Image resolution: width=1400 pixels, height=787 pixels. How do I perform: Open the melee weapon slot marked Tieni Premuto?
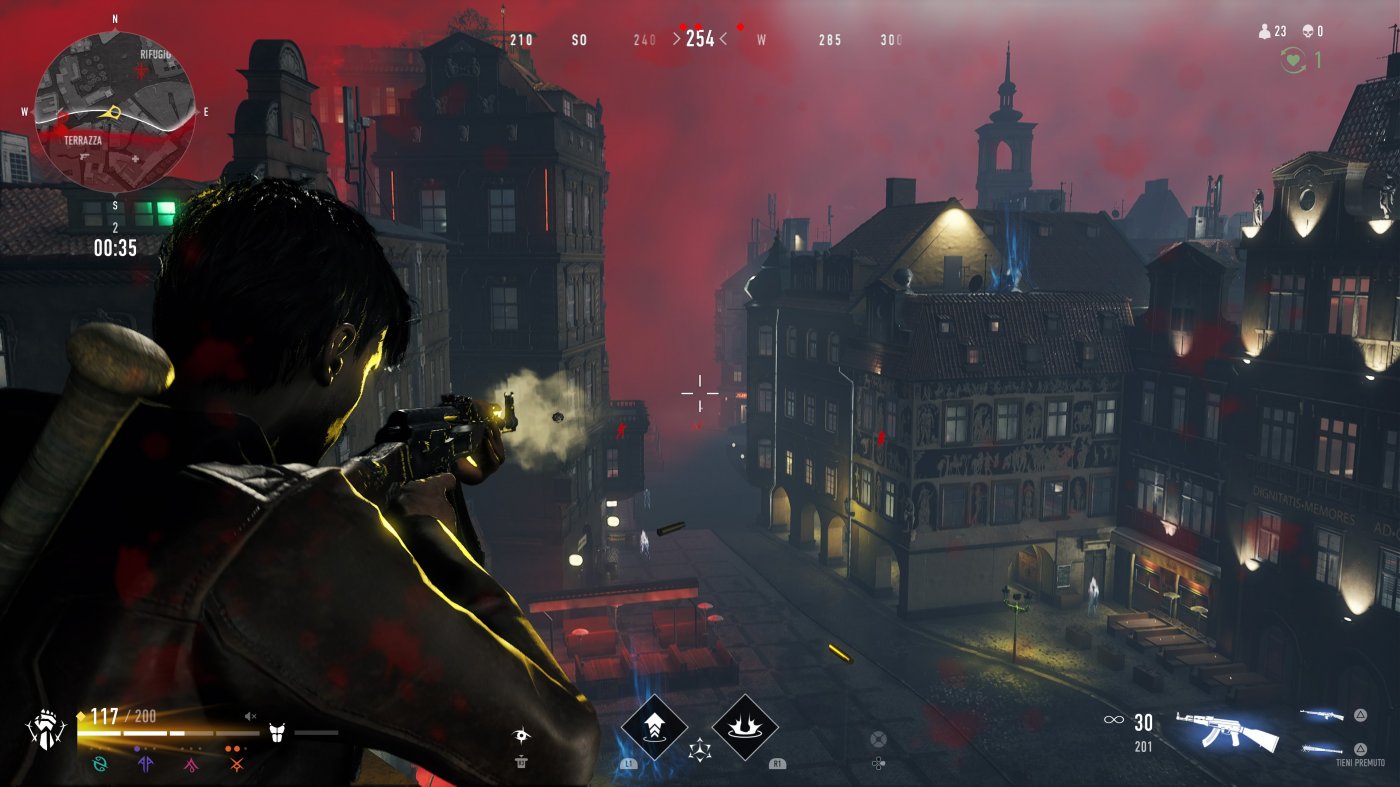coord(1322,748)
